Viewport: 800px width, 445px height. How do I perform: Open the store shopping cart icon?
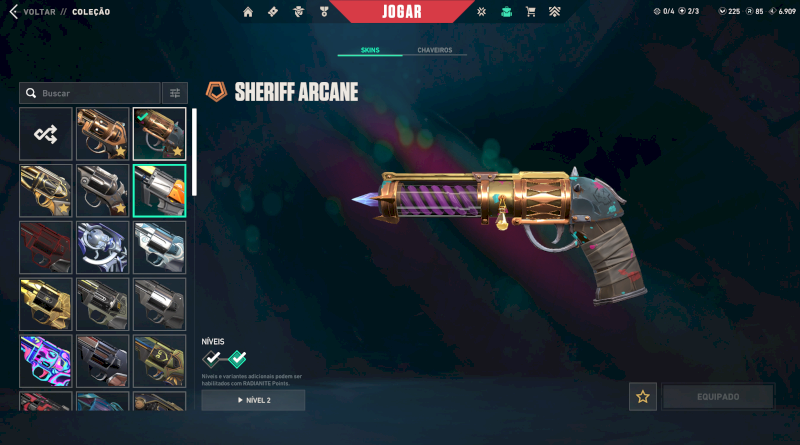[530, 12]
